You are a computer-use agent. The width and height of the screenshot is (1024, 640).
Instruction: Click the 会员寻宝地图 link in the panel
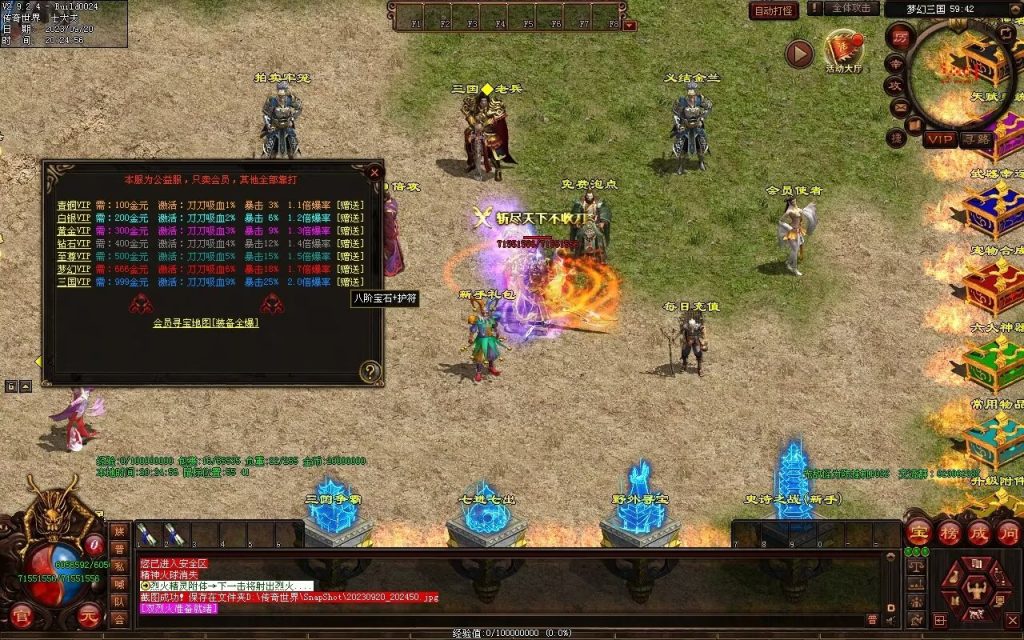[206, 323]
